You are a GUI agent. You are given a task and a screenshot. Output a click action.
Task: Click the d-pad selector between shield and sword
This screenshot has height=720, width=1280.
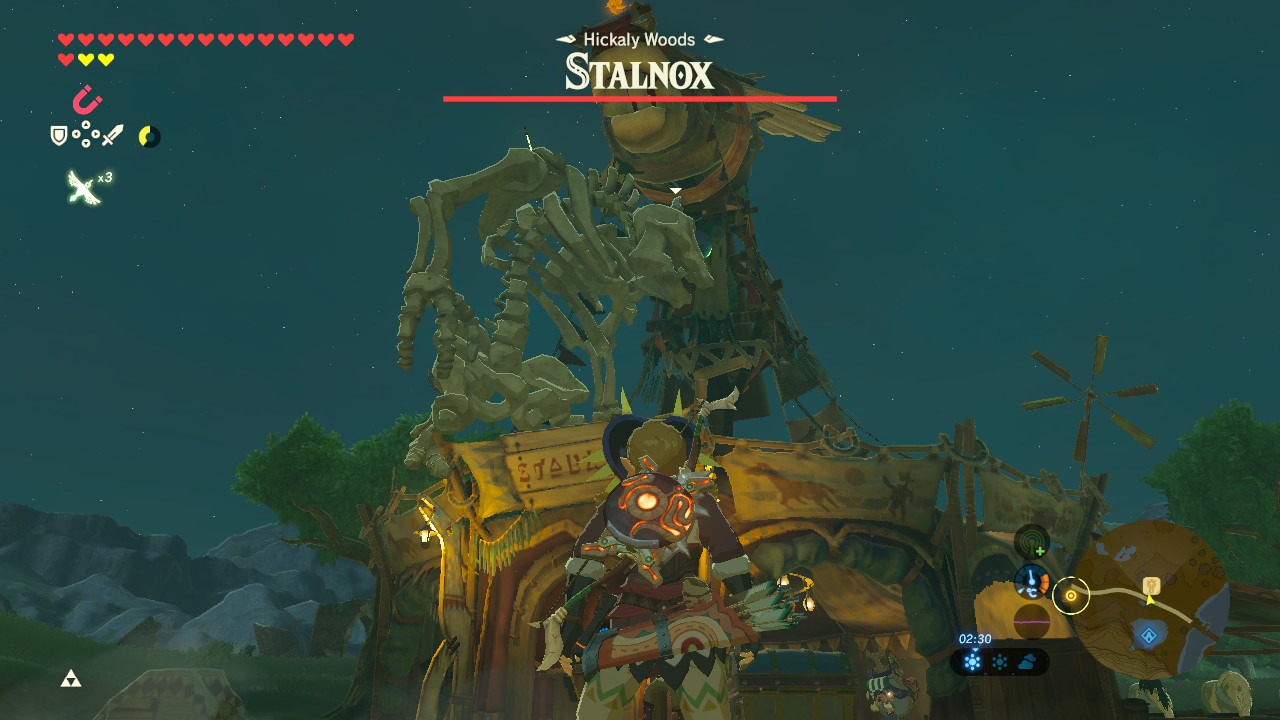(86, 133)
